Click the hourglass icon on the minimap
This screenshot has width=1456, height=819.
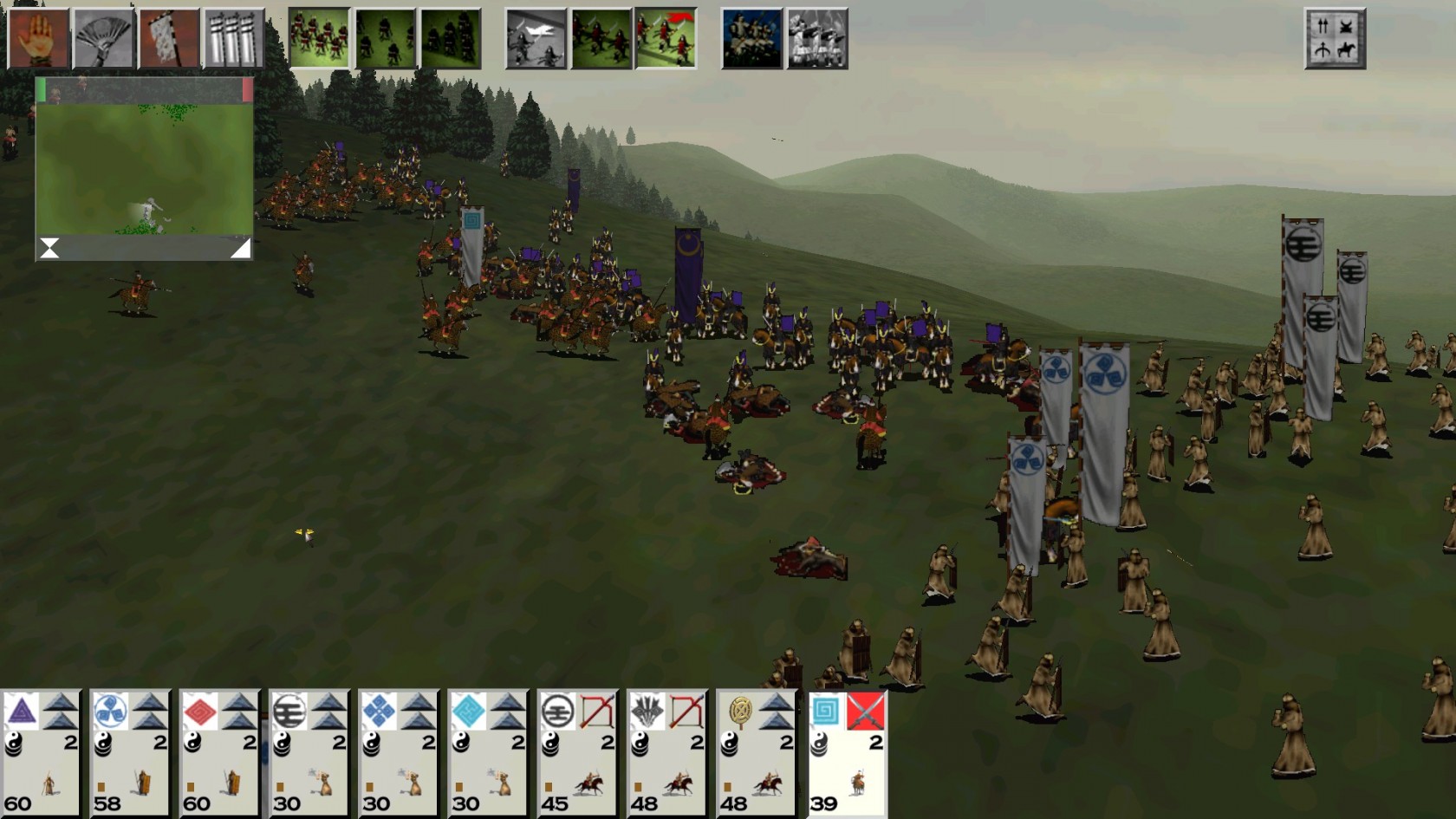49,249
